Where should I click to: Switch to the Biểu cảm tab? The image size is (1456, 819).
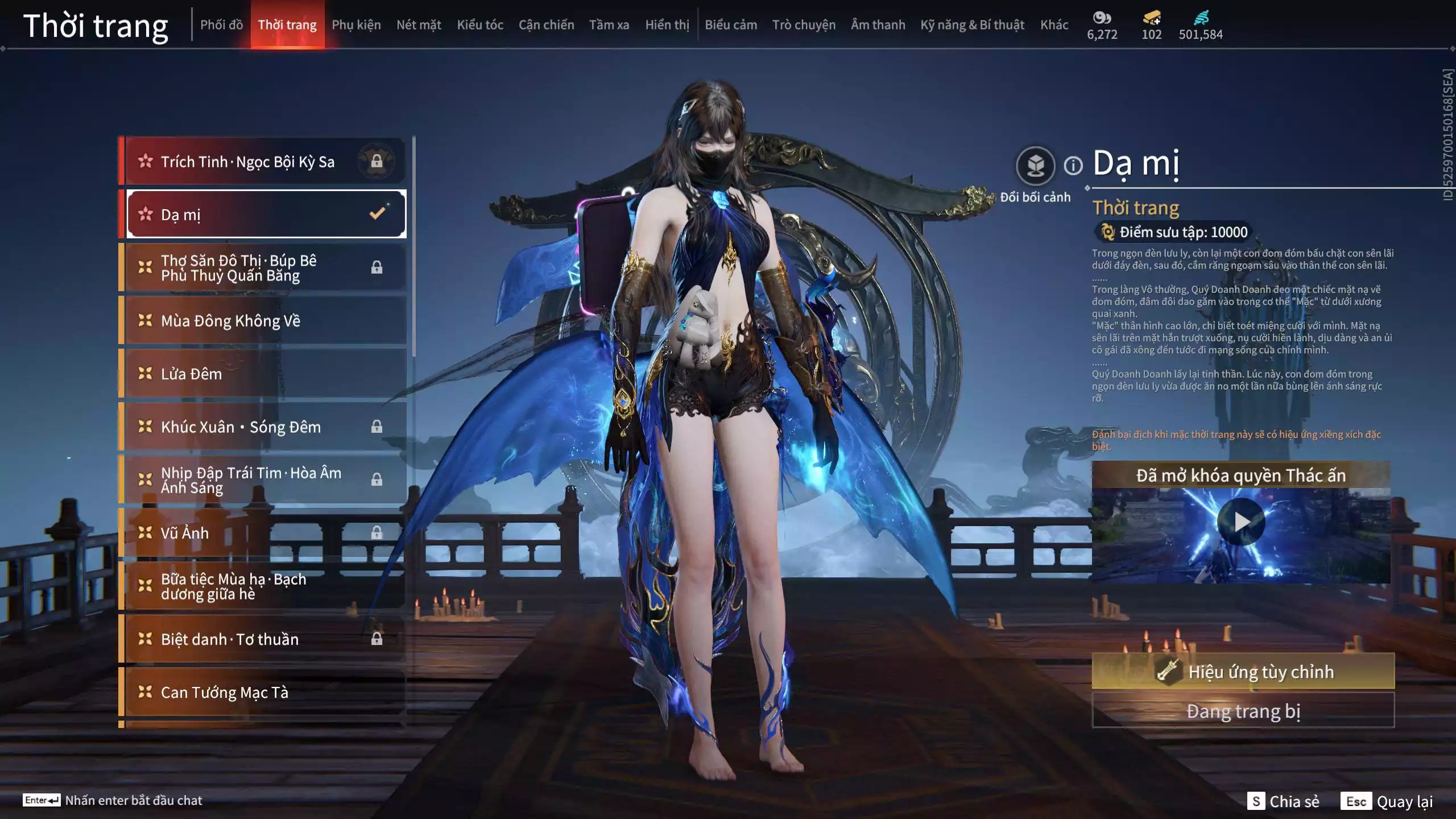pos(731,25)
